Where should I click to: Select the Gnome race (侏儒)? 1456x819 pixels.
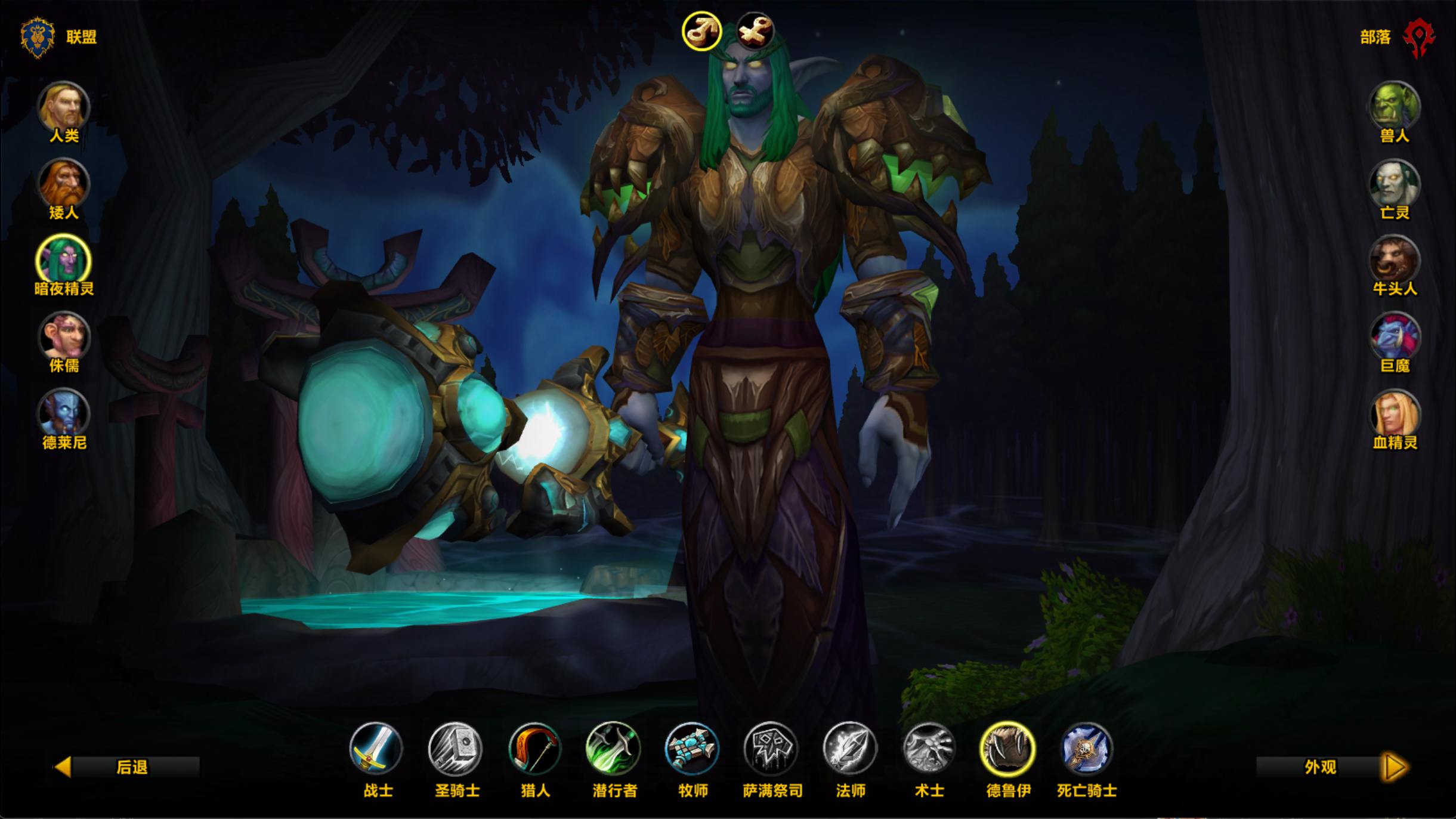(x=64, y=337)
